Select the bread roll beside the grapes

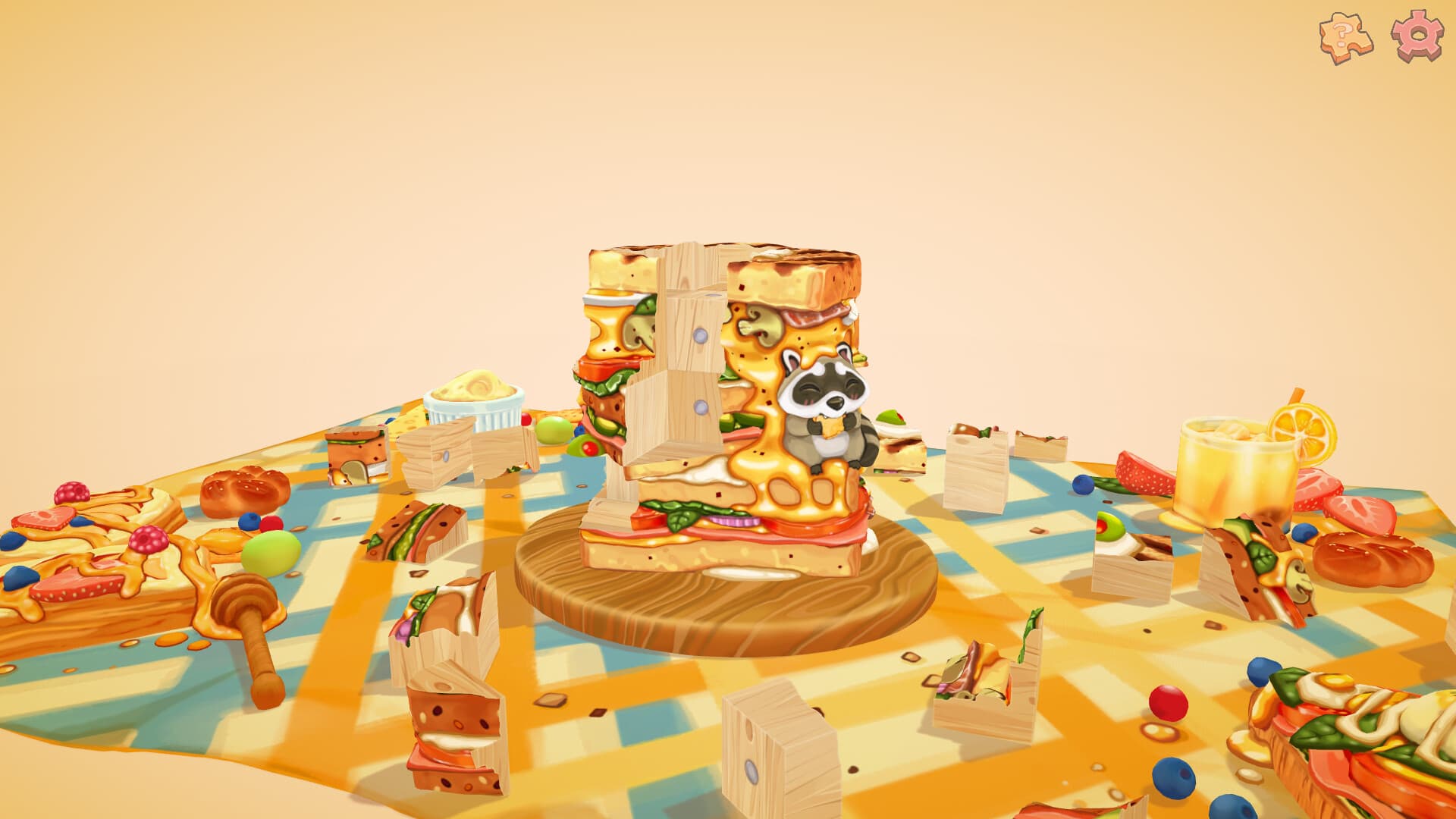click(x=243, y=489)
